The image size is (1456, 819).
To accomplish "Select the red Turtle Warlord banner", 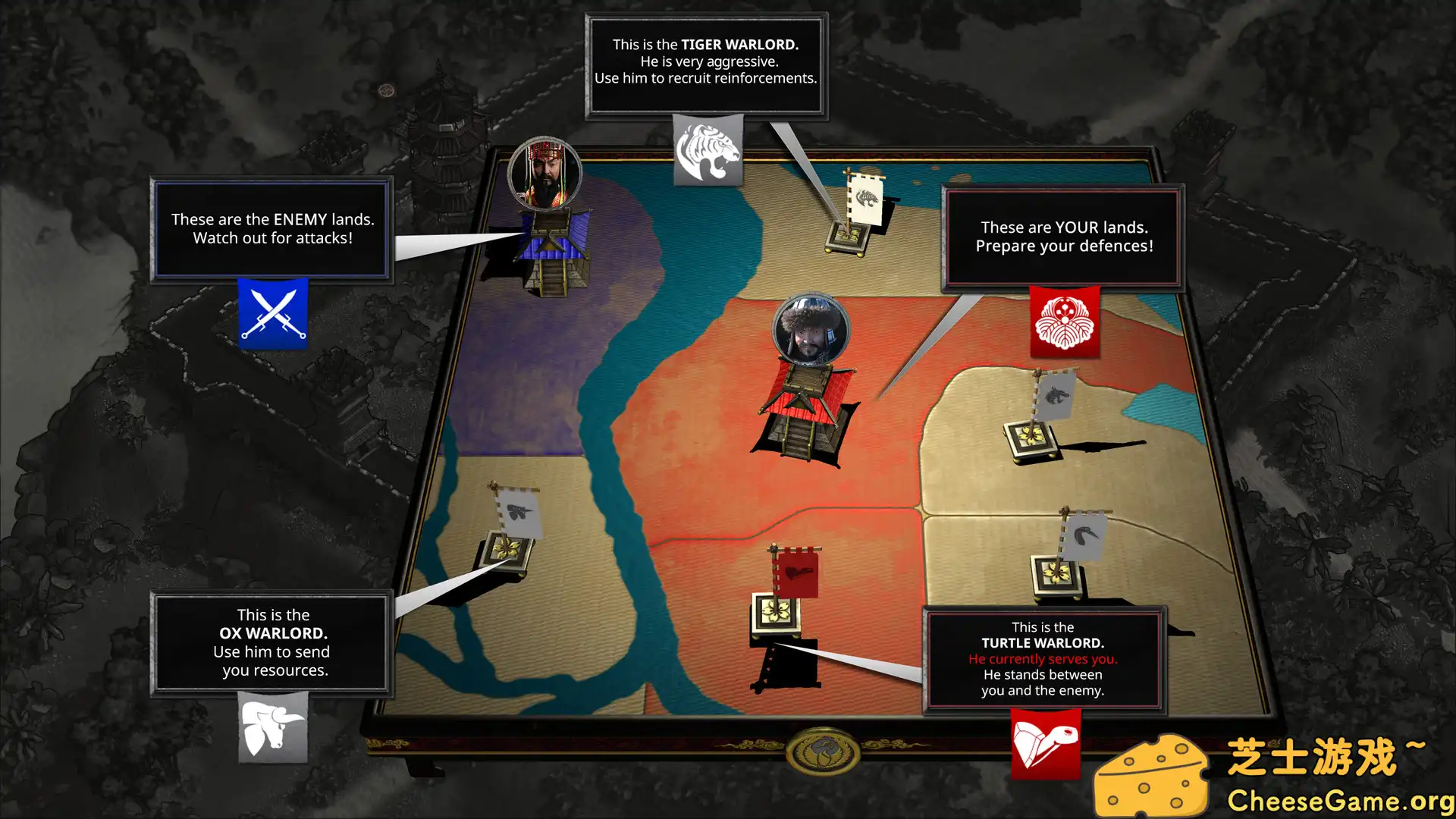I will [x=795, y=573].
